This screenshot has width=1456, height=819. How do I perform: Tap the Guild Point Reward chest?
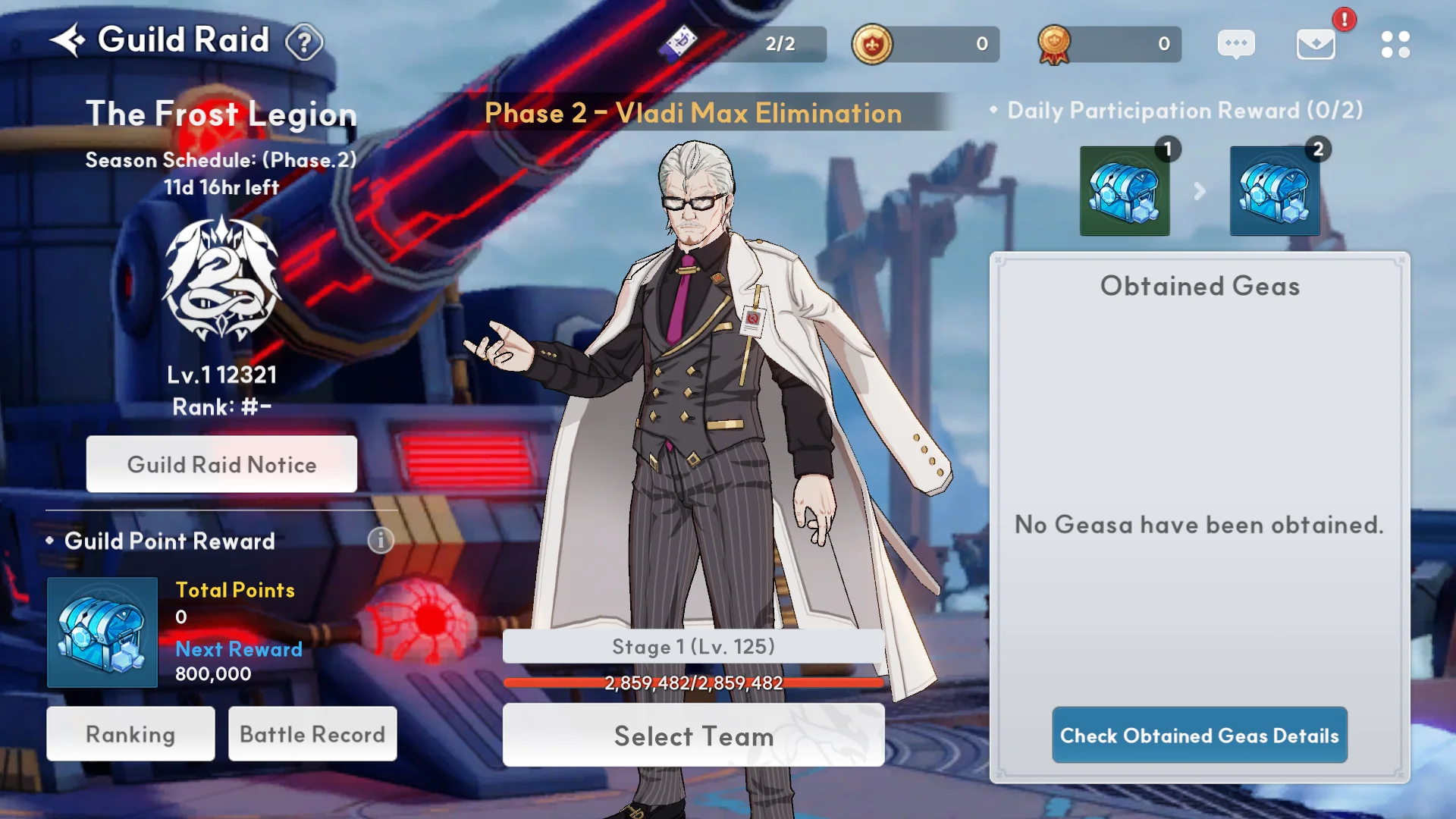click(102, 632)
